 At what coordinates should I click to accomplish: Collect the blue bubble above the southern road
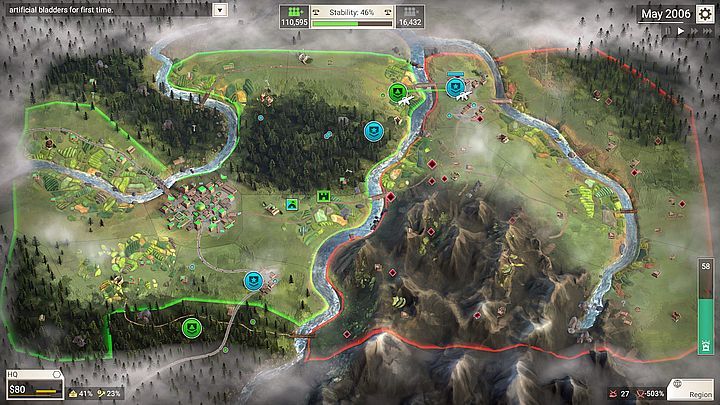click(254, 281)
